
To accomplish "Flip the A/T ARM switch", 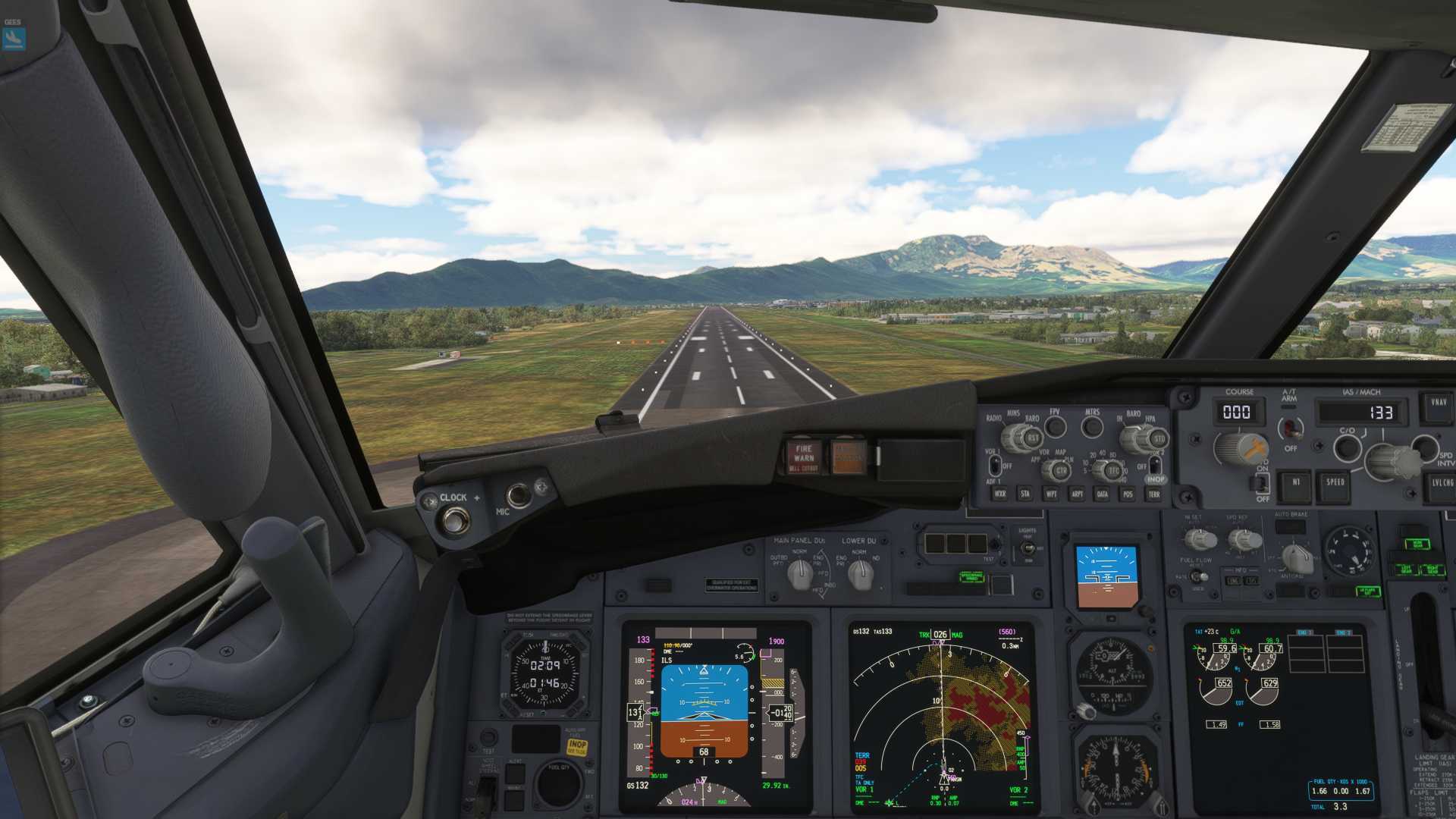I will tap(1289, 428).
